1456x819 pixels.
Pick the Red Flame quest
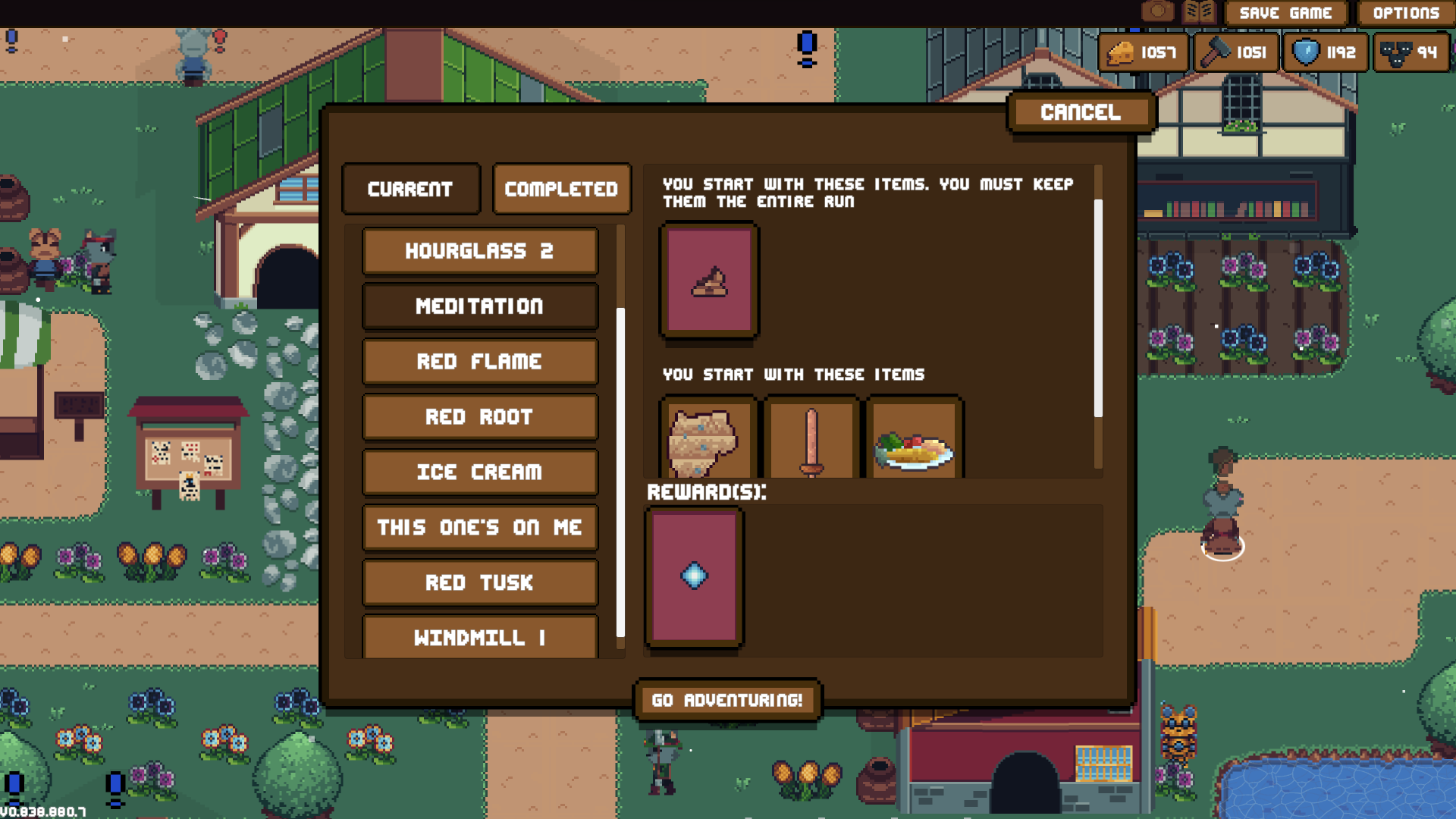point(479,362)
